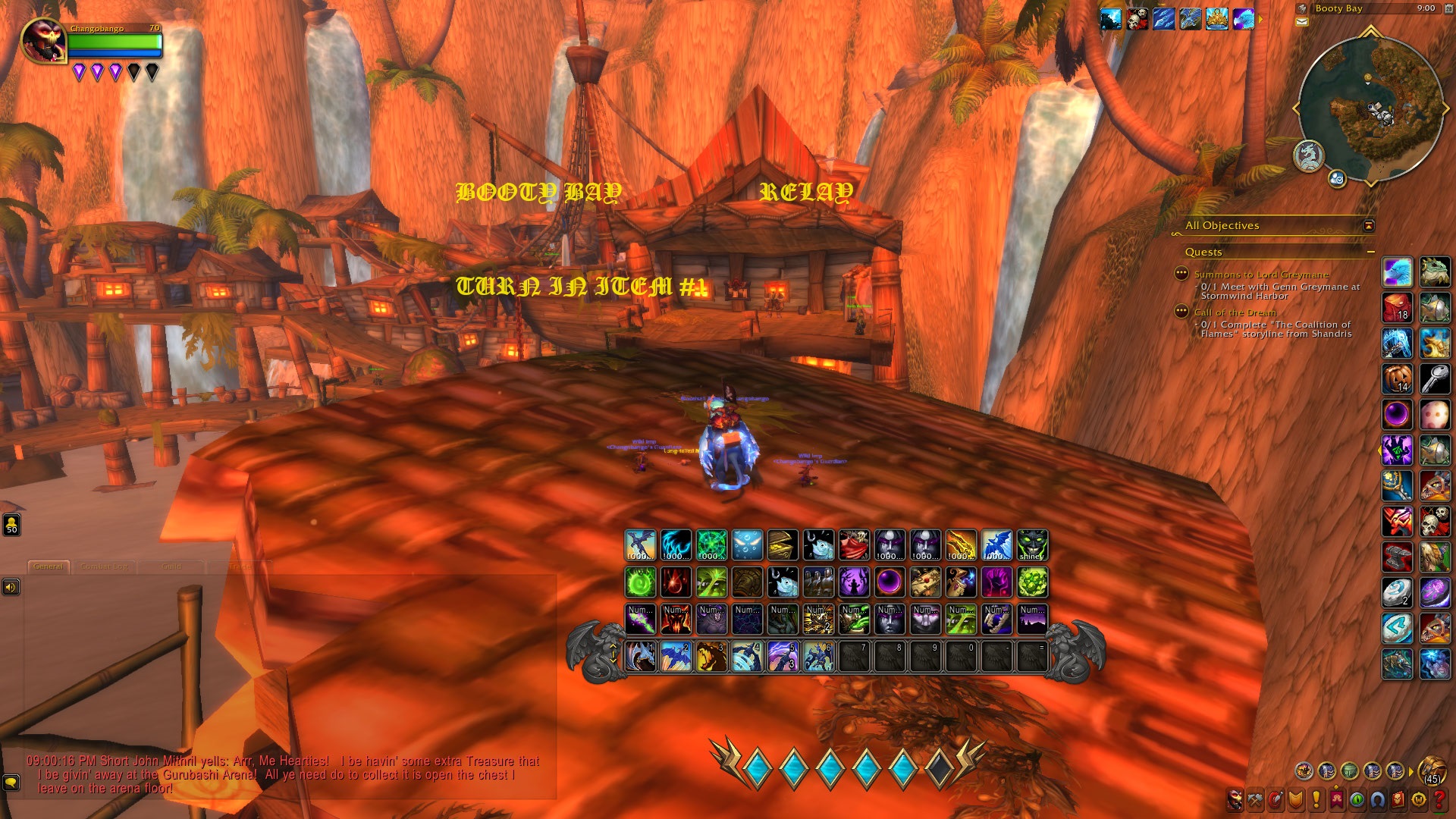Click the Booty Bay minimap

coord(1370,108)
